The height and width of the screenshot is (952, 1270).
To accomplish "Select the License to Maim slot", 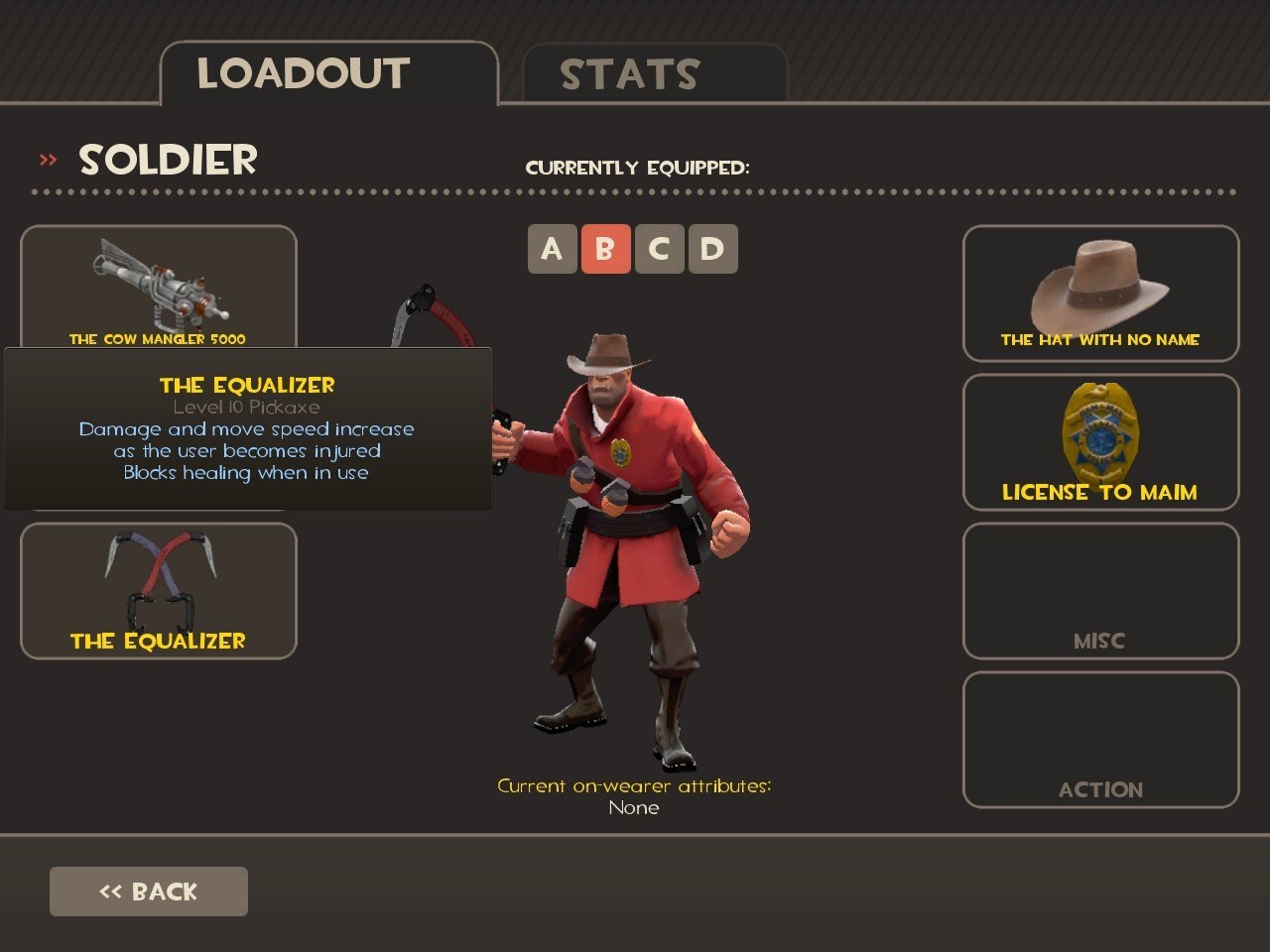I will pyautogui.click(x=1100, y=442).
